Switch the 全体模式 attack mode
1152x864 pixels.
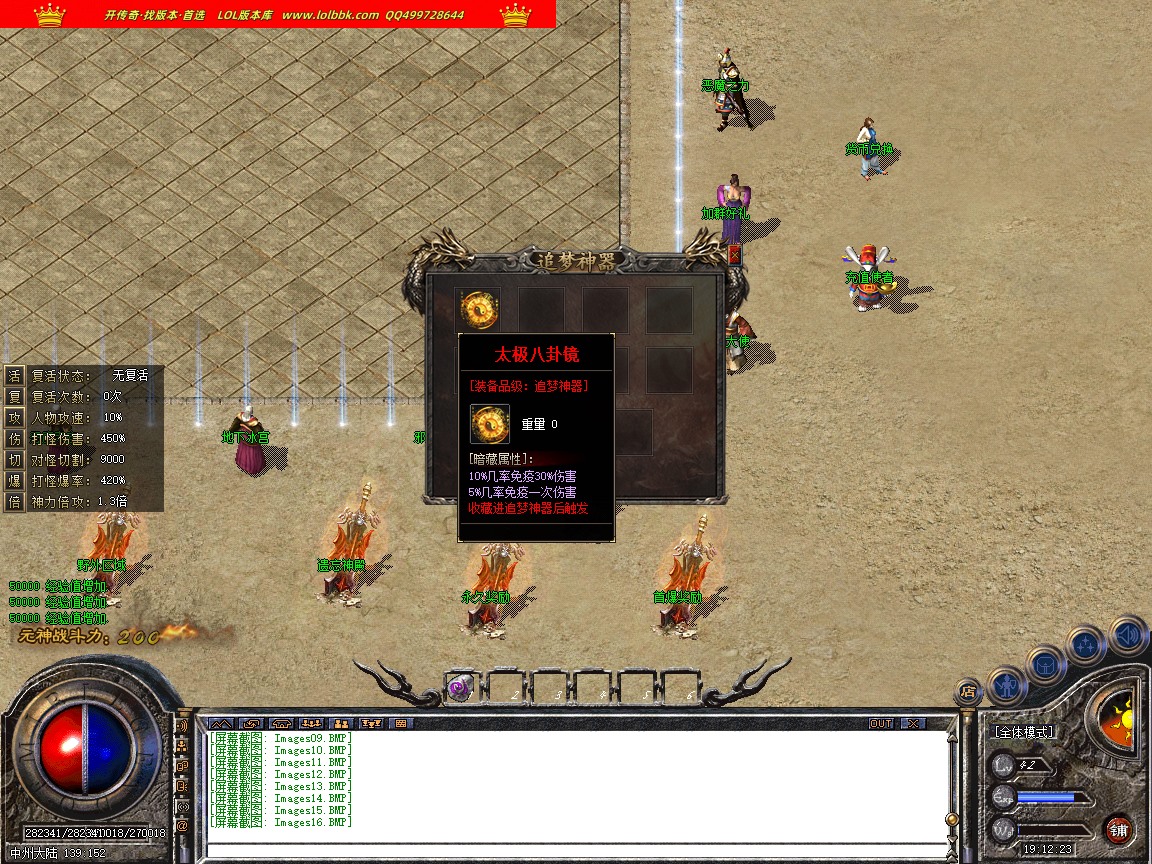(1022, 732)
